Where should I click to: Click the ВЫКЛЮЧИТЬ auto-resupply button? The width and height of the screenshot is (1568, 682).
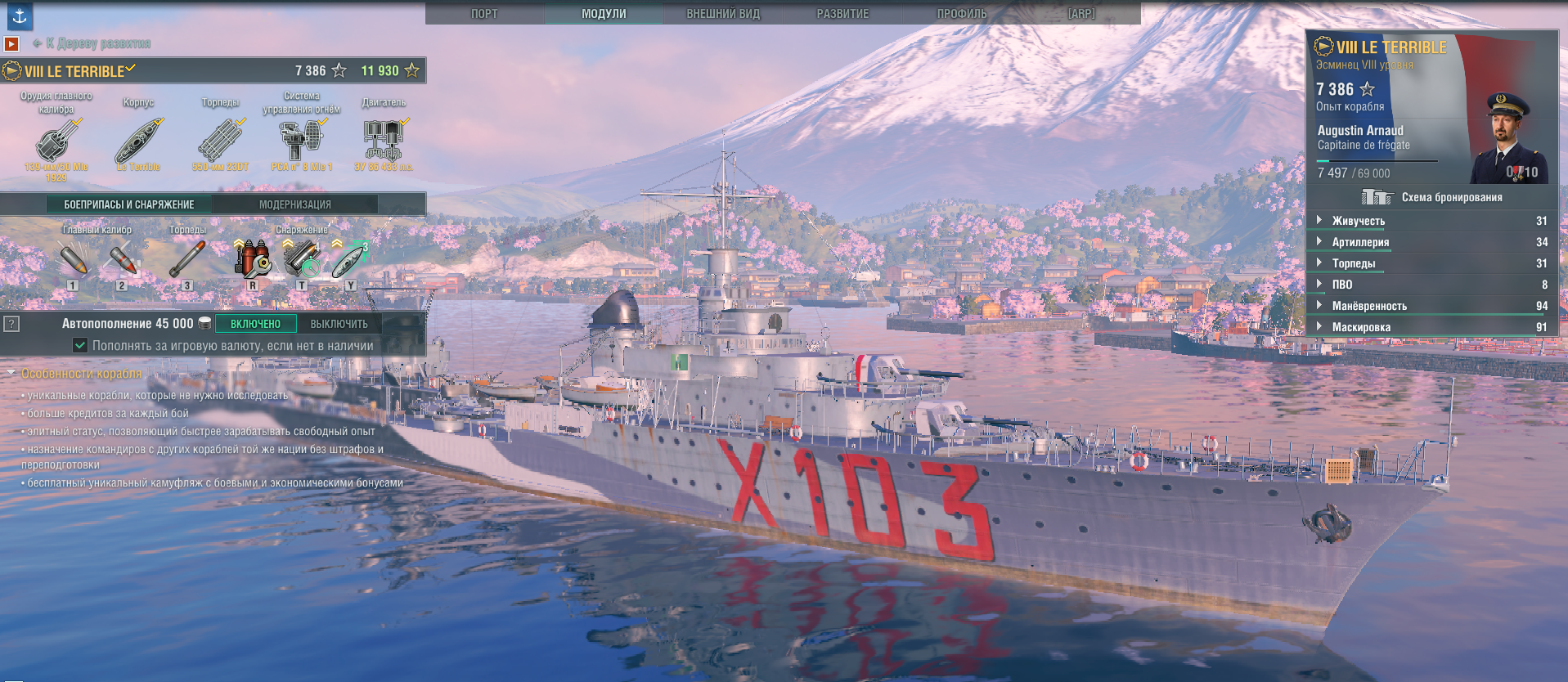(339, 324)
